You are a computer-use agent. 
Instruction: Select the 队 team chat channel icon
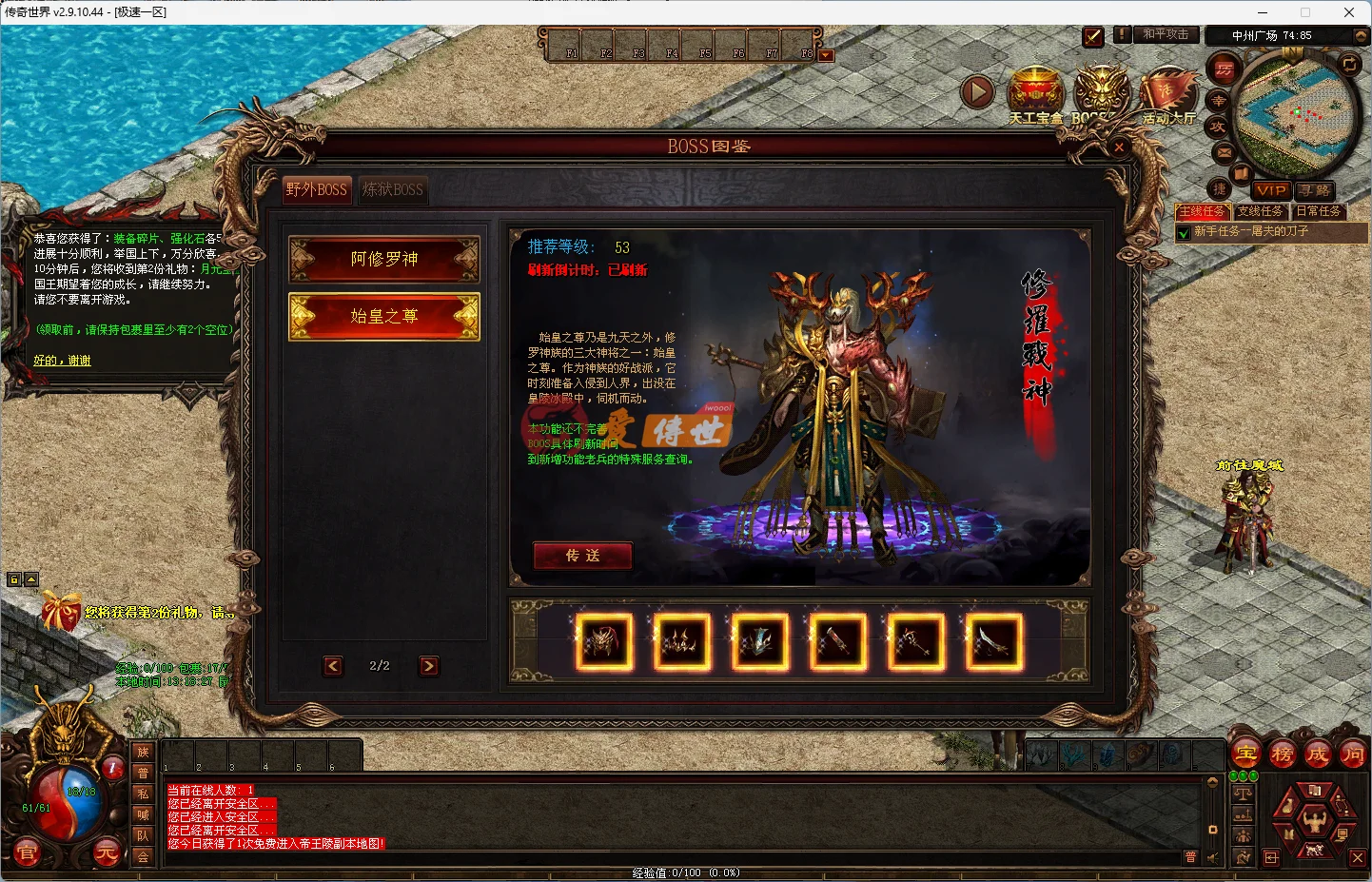pyautogui.click(x=143, y=835)
